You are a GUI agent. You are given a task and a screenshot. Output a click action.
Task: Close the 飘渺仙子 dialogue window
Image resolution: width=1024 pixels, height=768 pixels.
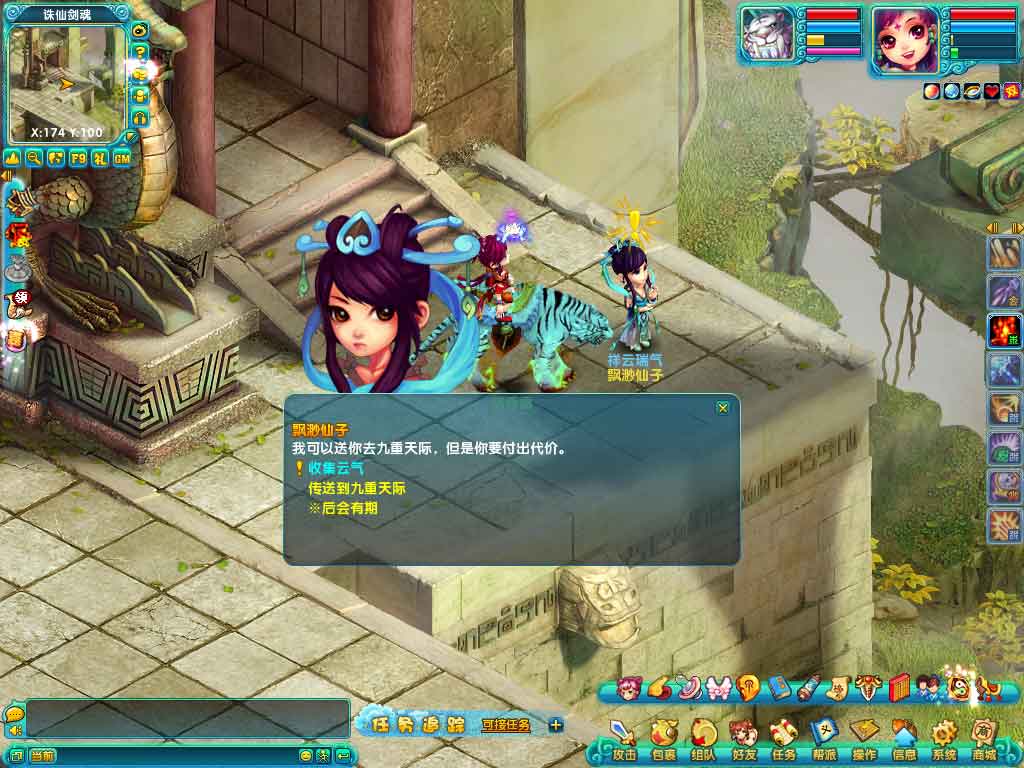pos(723,408)
